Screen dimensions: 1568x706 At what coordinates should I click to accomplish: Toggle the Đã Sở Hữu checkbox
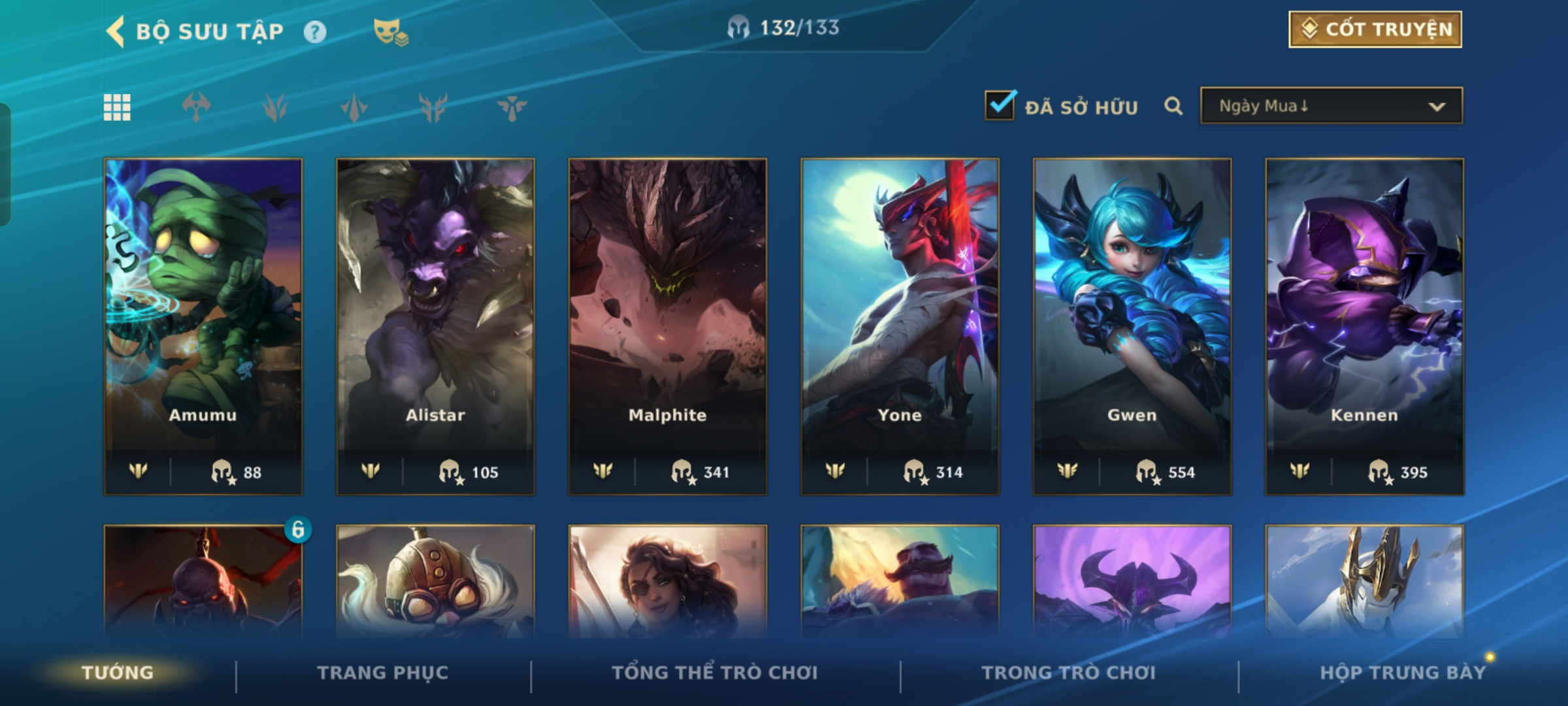1000,105
